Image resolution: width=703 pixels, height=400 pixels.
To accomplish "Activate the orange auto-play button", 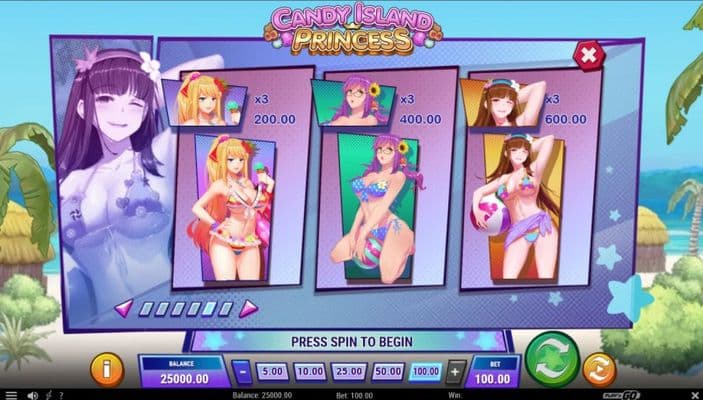I will [599, 369].
